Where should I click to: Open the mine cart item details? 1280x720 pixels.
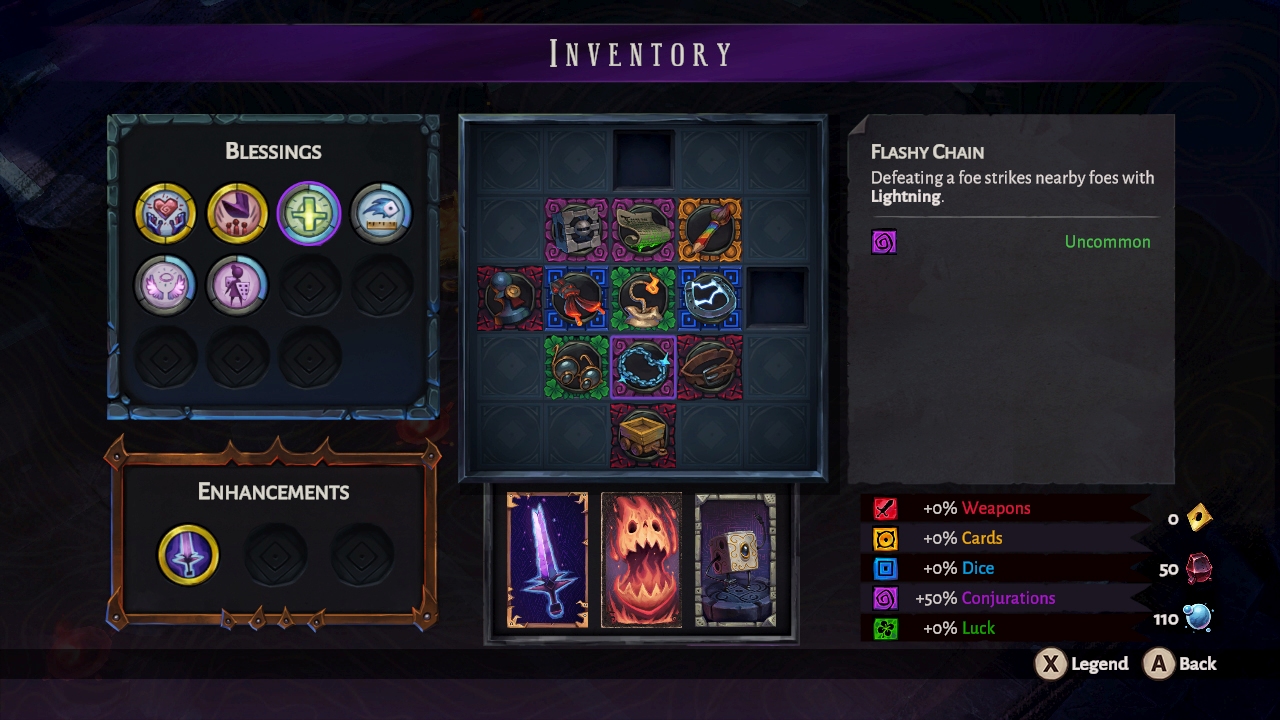click(x=644, y=434)
